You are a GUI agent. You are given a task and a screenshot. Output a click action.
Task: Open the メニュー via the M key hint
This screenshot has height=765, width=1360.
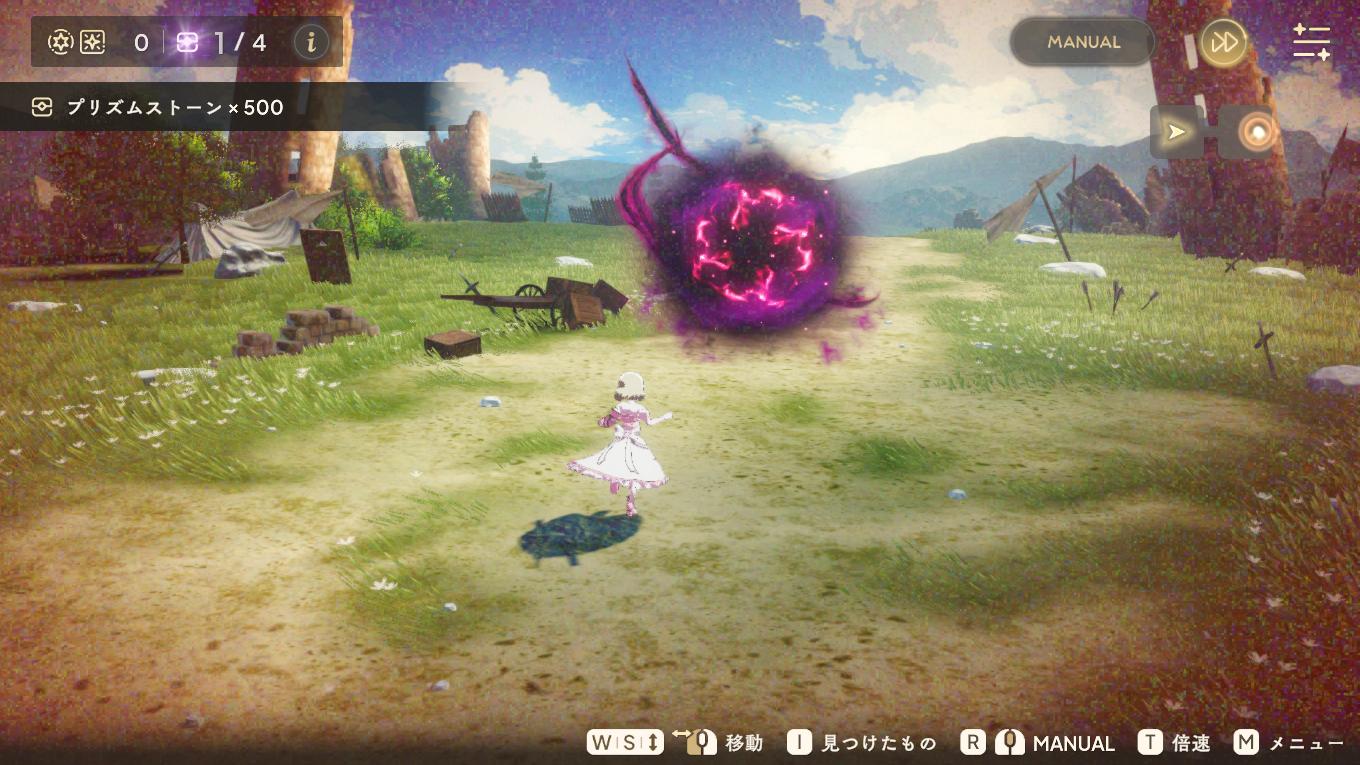[1245, 742]
